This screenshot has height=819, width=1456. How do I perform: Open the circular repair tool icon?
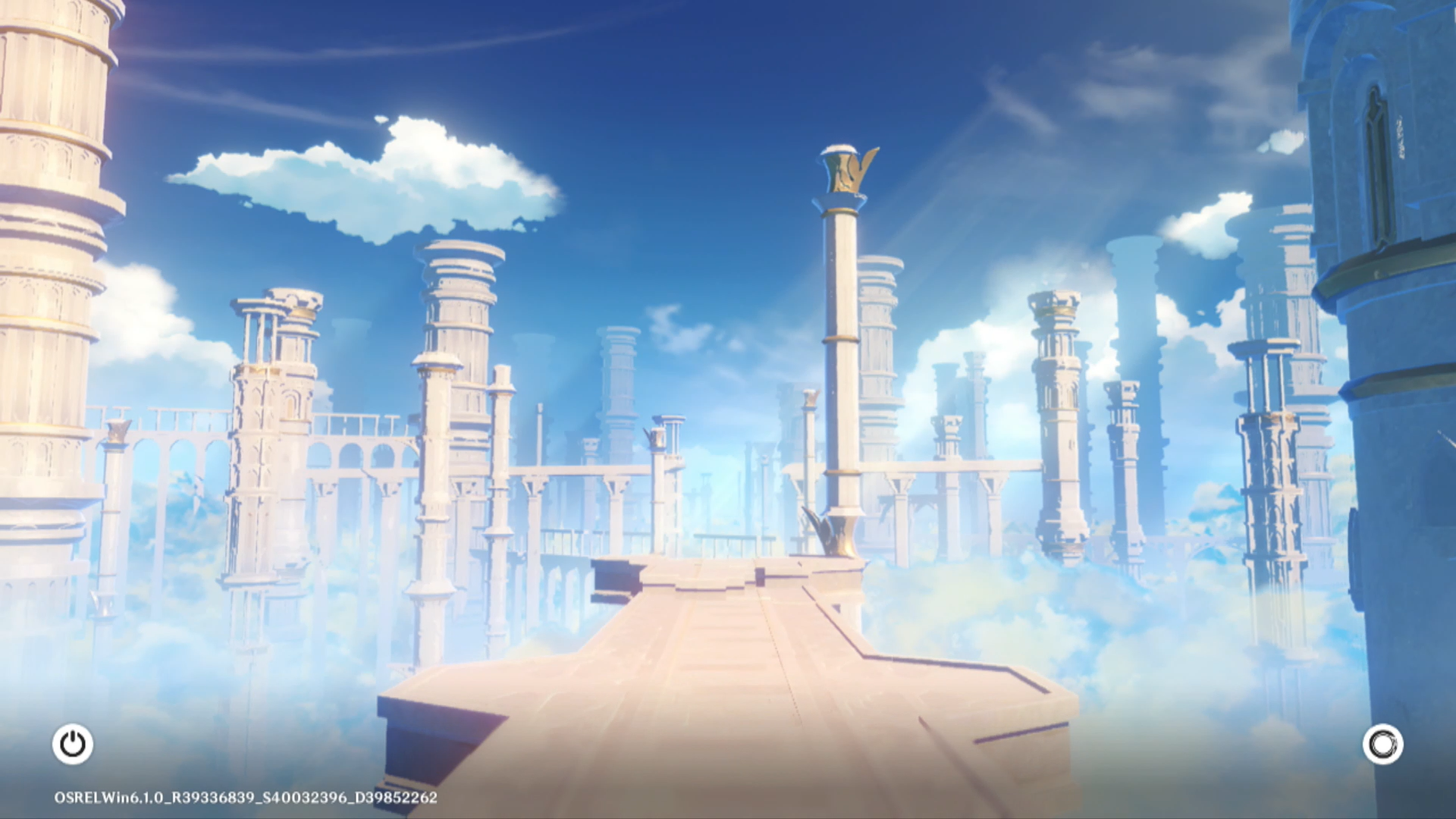(x=1382, y=745)
